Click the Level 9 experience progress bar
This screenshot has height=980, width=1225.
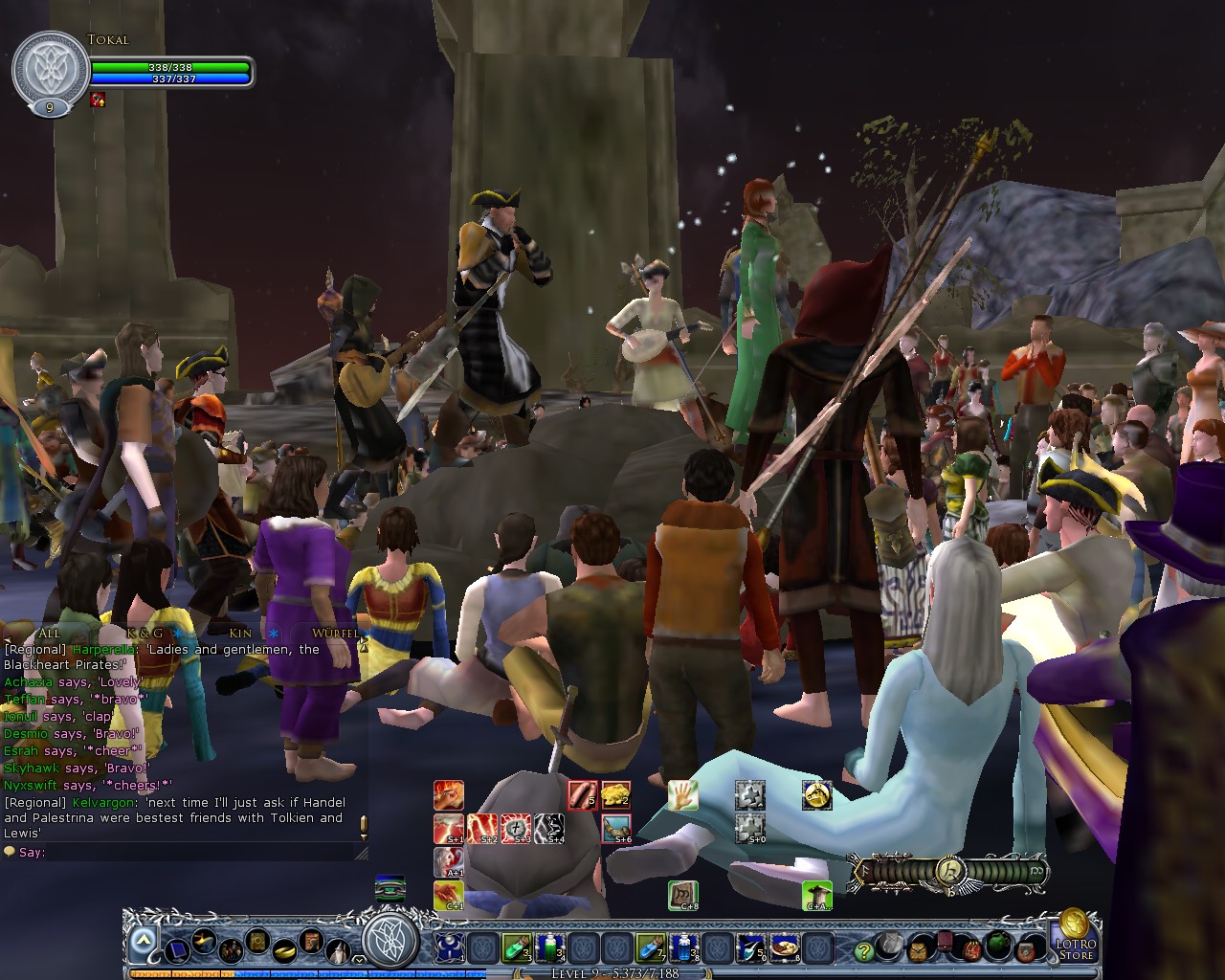click(612, 970)
